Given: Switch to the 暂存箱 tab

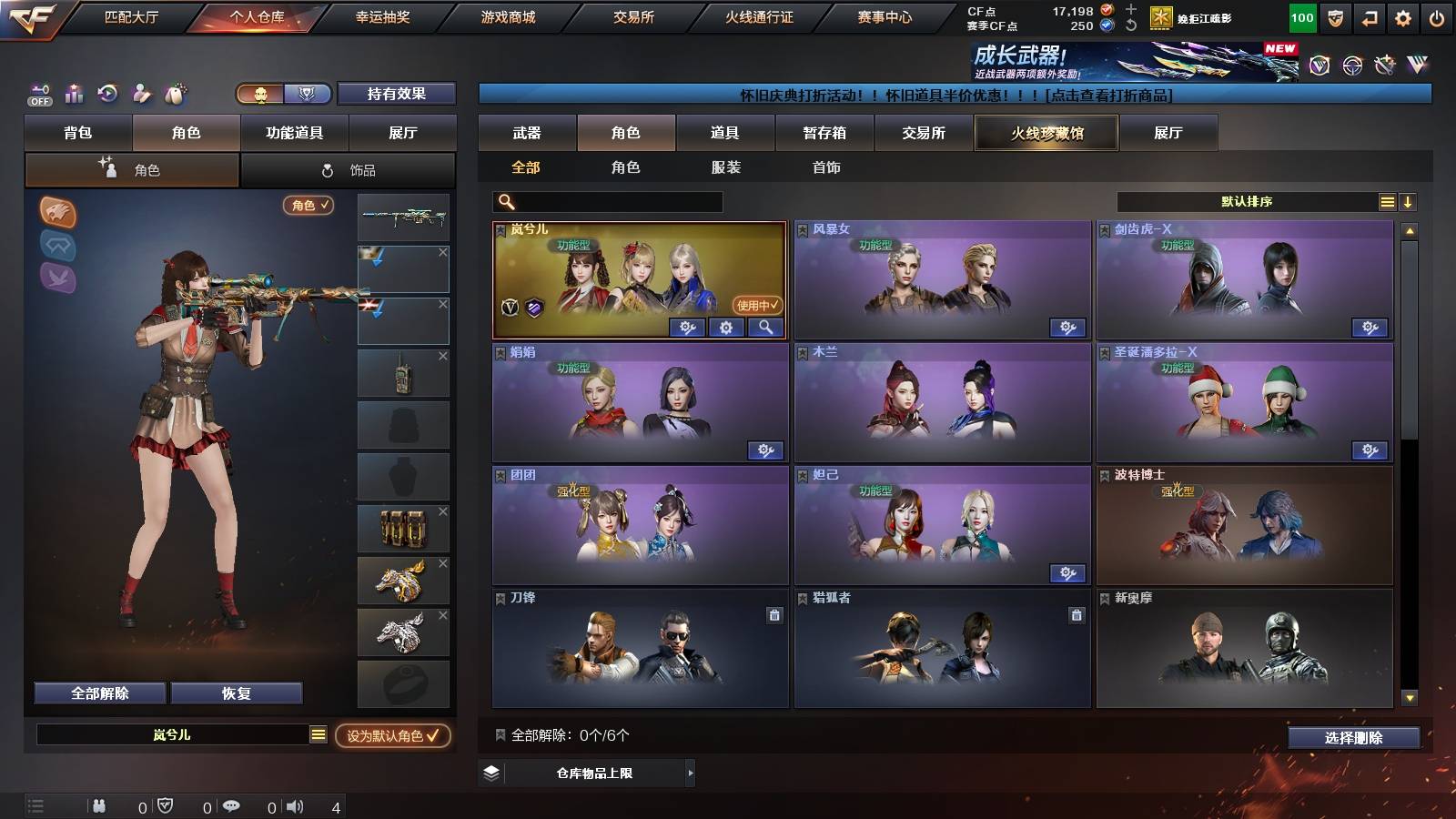Looking at the screenshot, I should pyautogui.click(x=826, y=133).
